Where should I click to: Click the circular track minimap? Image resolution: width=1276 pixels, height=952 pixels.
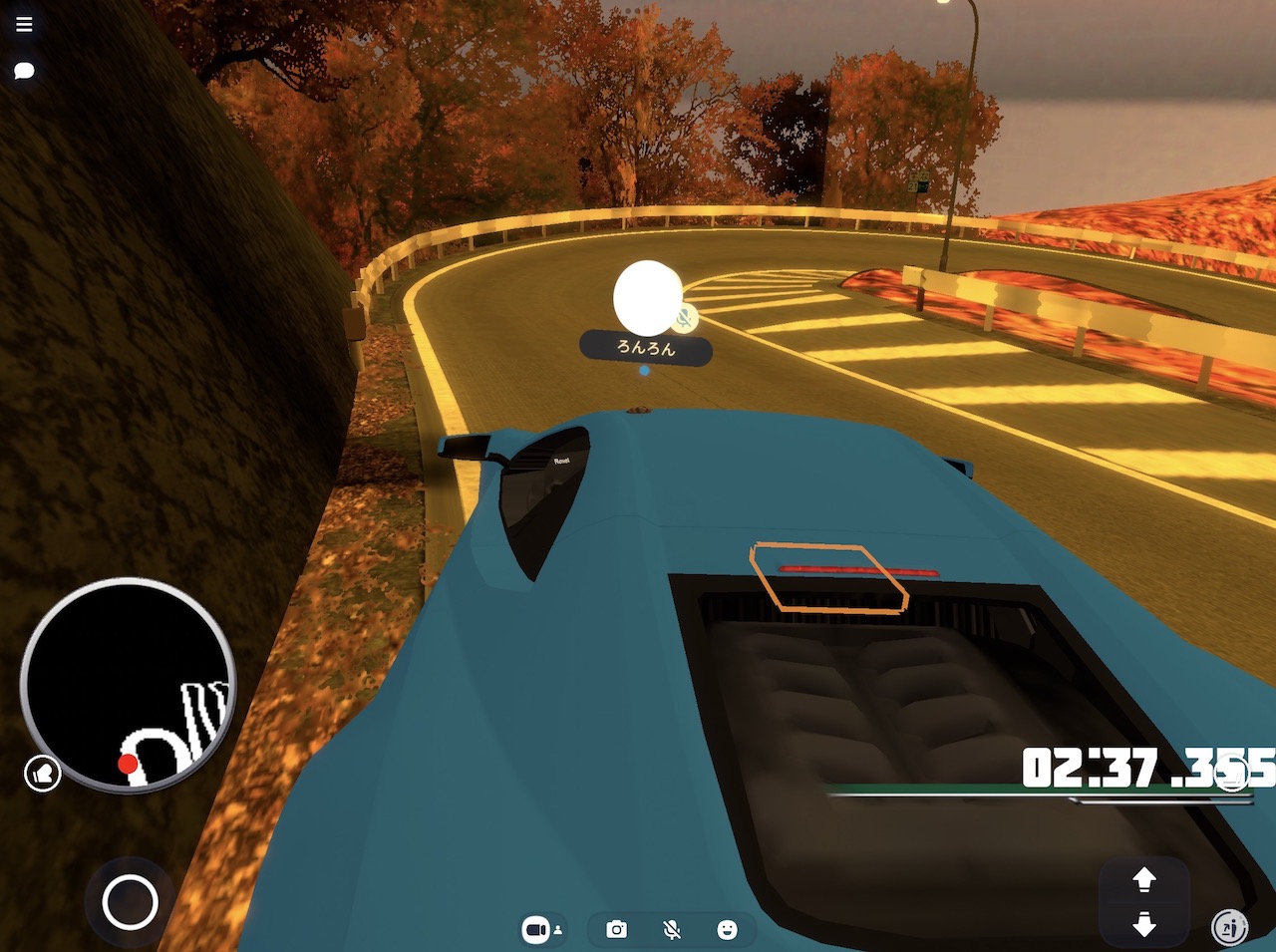[128, 684]
